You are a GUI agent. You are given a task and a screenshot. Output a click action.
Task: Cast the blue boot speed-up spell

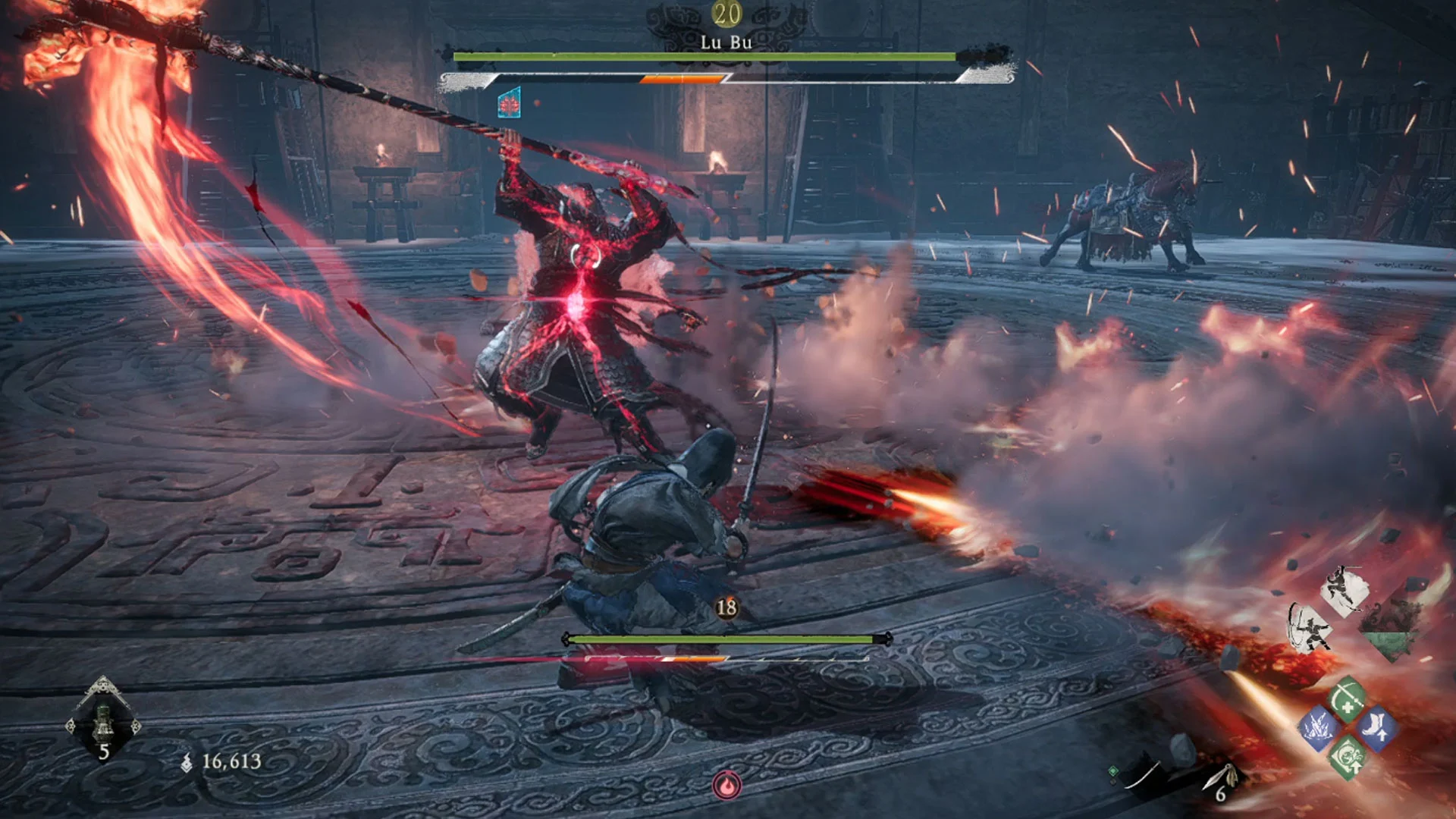pos(1376,728)
